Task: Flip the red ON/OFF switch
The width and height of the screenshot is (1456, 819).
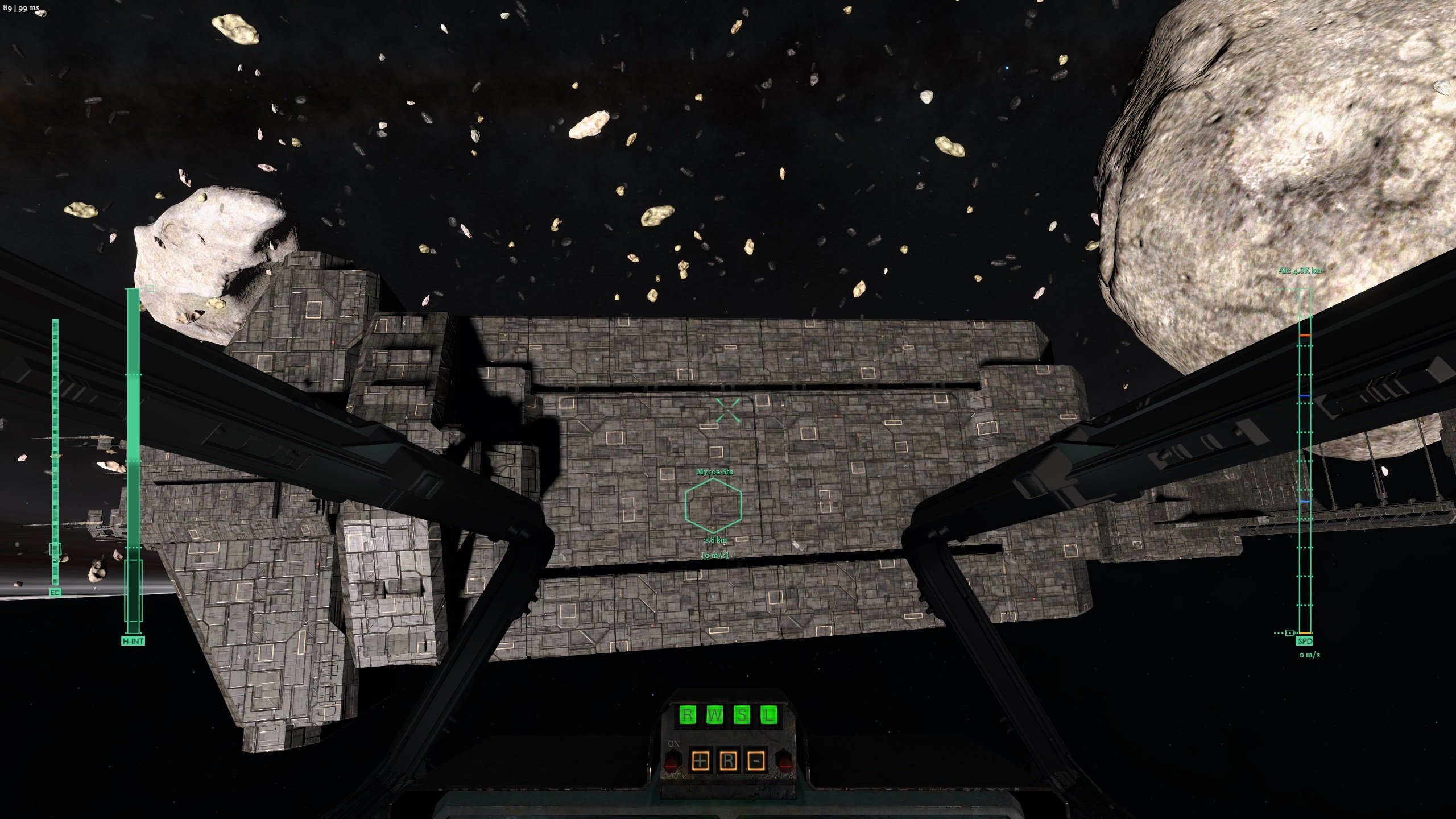Action: [673, 761]
